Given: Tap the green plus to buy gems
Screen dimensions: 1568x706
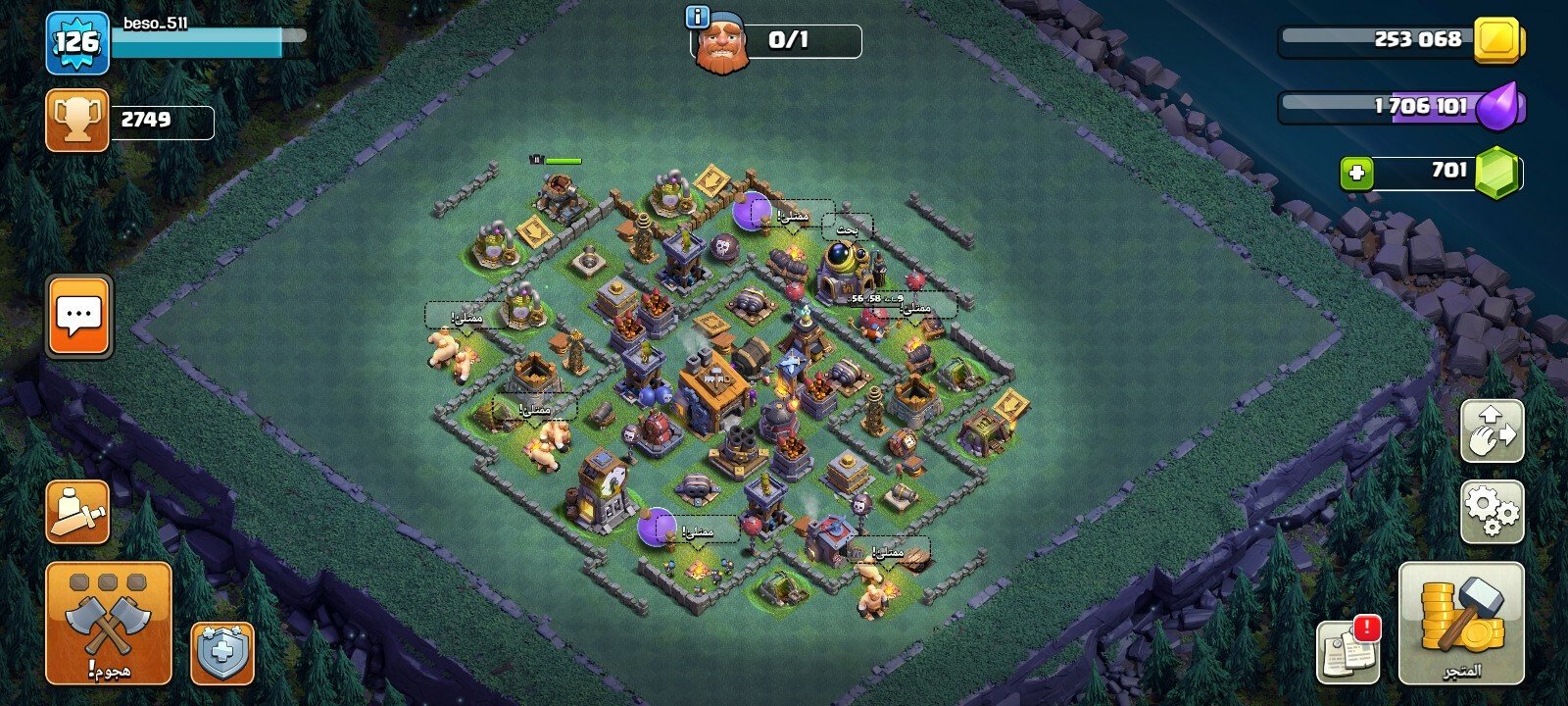Looking at the screenshot, I should click(x=1356, y=174).
